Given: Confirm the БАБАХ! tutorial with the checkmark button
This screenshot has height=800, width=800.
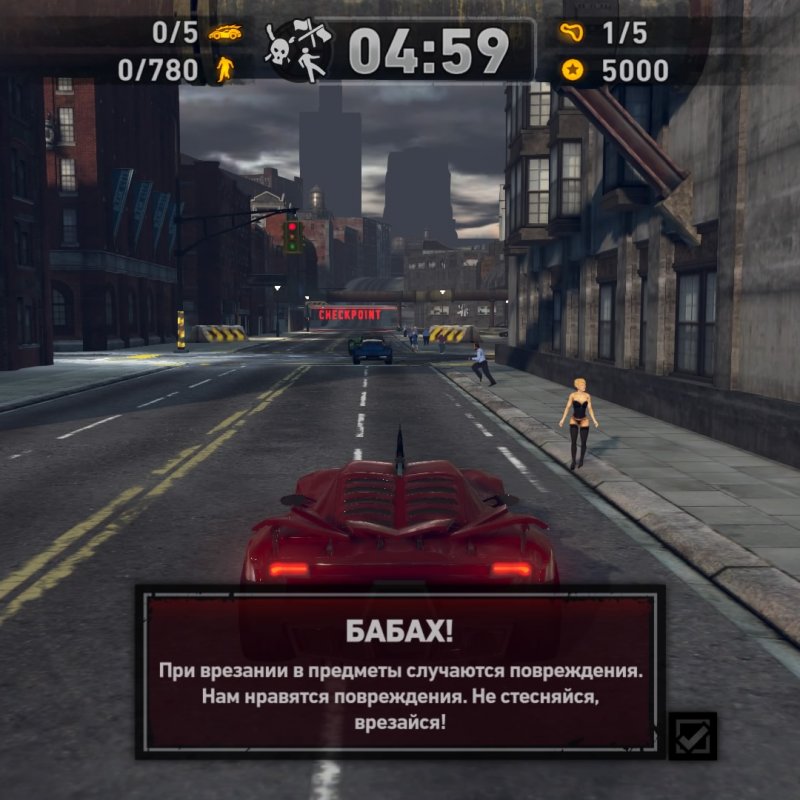Looking at the screenshot, I should pyautogui.click(x=692, y=737).
